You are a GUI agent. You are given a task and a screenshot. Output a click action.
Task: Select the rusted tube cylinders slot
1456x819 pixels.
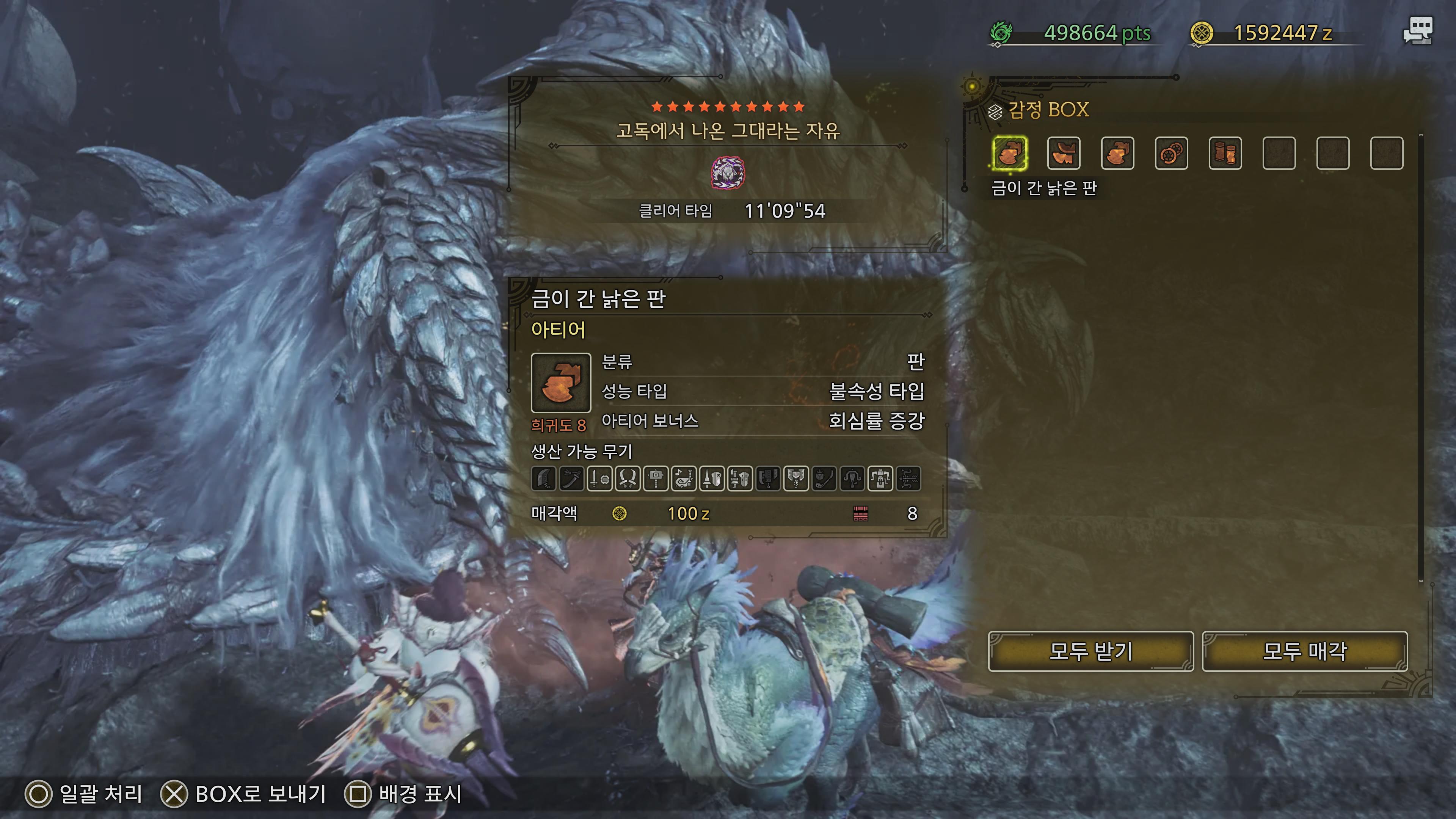click(x=1225, y=153)
